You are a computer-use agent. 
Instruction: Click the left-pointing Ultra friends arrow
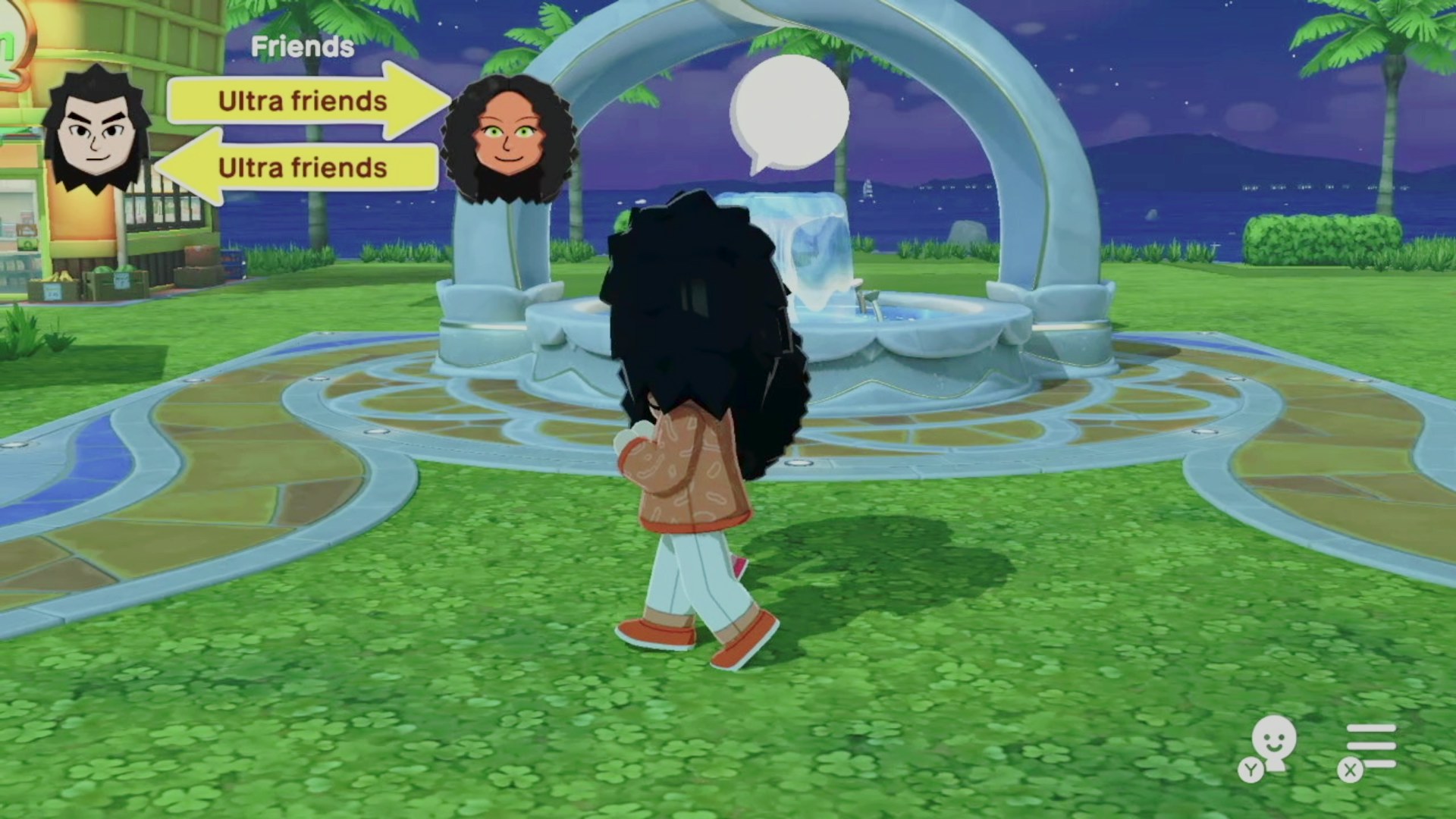tap(300, 168)
